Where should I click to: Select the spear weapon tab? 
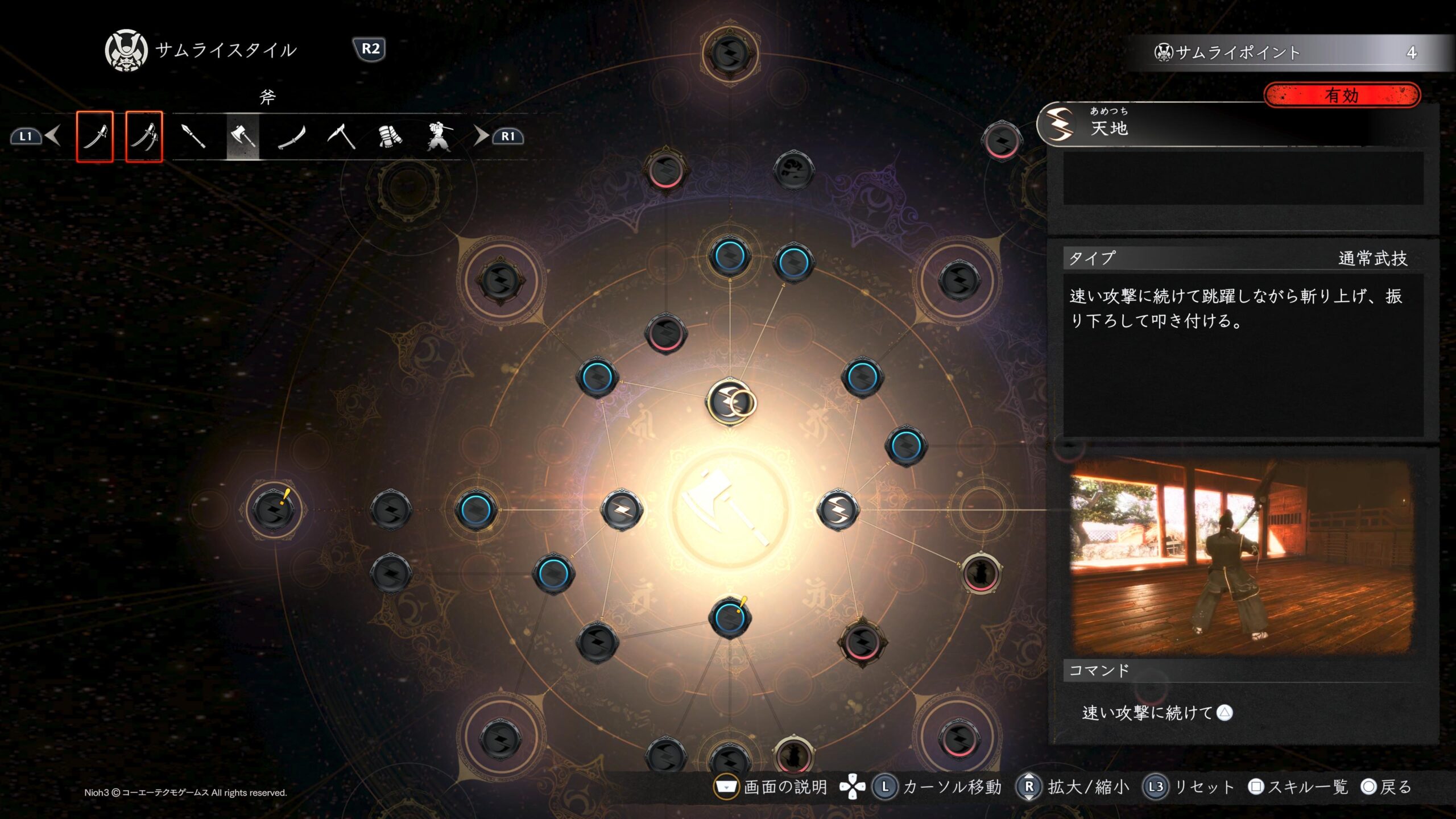tap(193, 136)
